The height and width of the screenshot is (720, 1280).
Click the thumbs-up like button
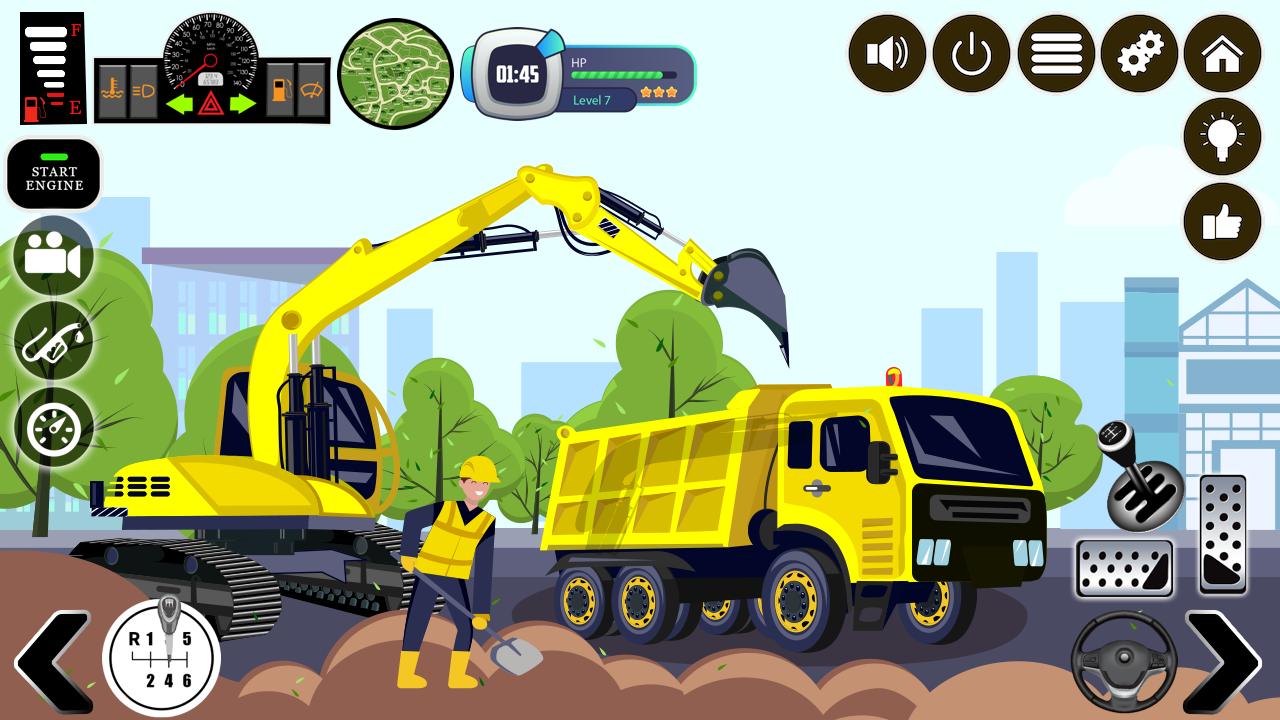[x=1222, y=222]
